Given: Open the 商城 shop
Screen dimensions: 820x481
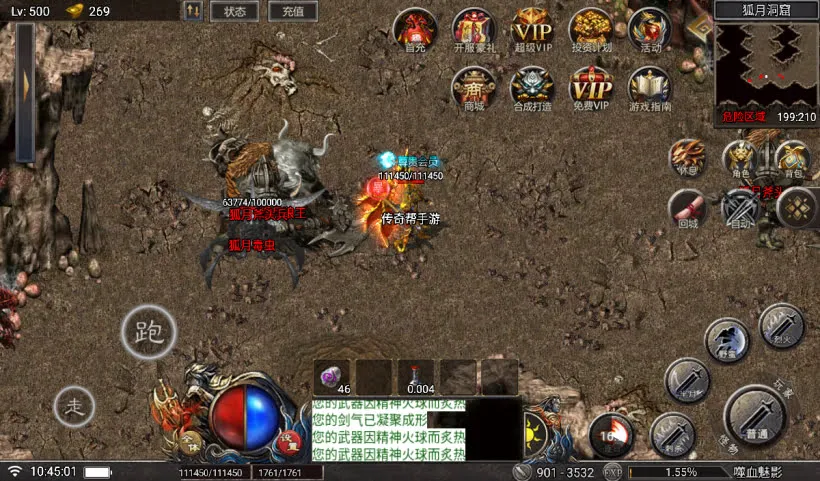Looking at the screenshot, I should coord(473,88).
